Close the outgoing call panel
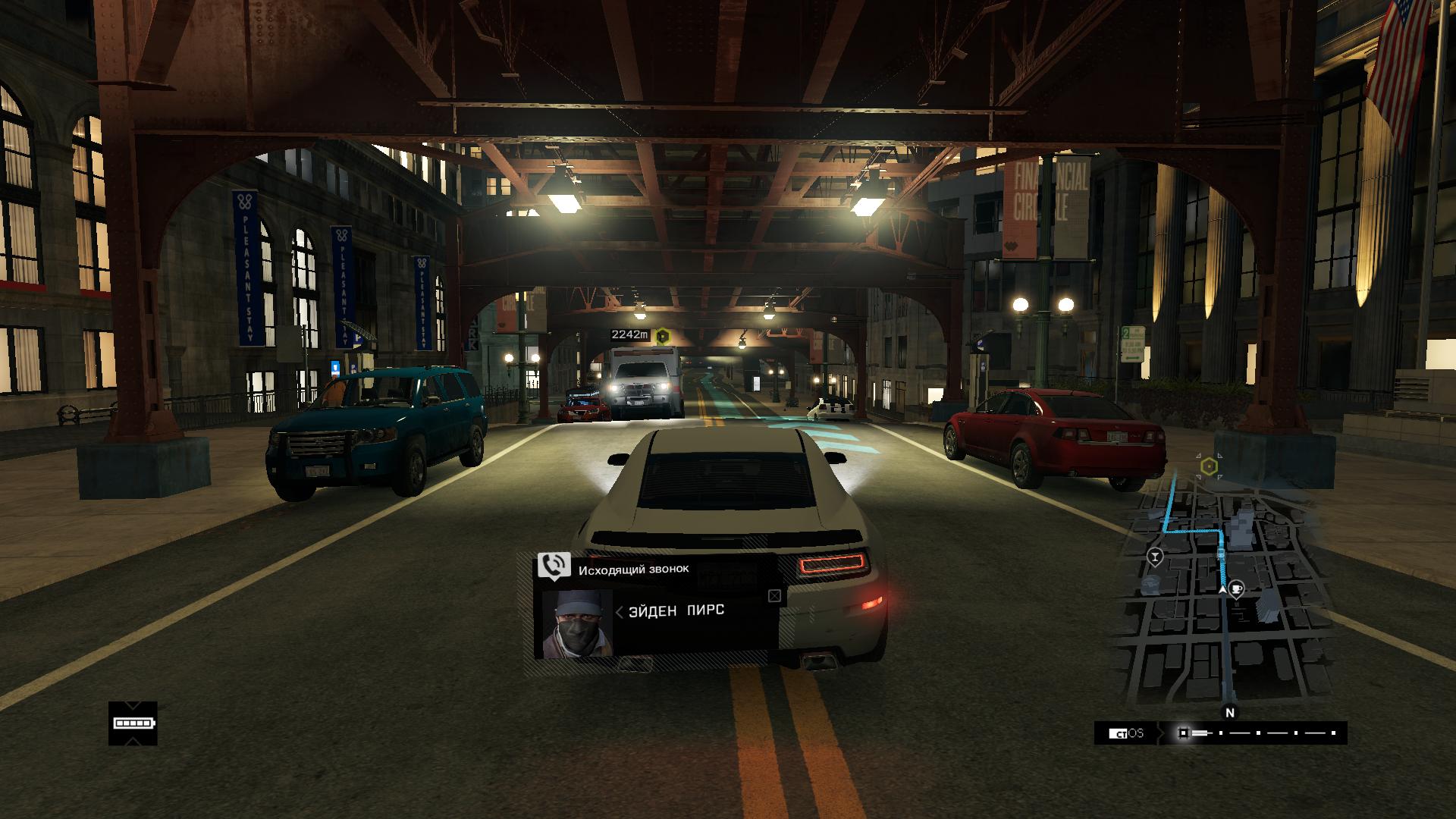1456x819 pixels. [774, 596]
